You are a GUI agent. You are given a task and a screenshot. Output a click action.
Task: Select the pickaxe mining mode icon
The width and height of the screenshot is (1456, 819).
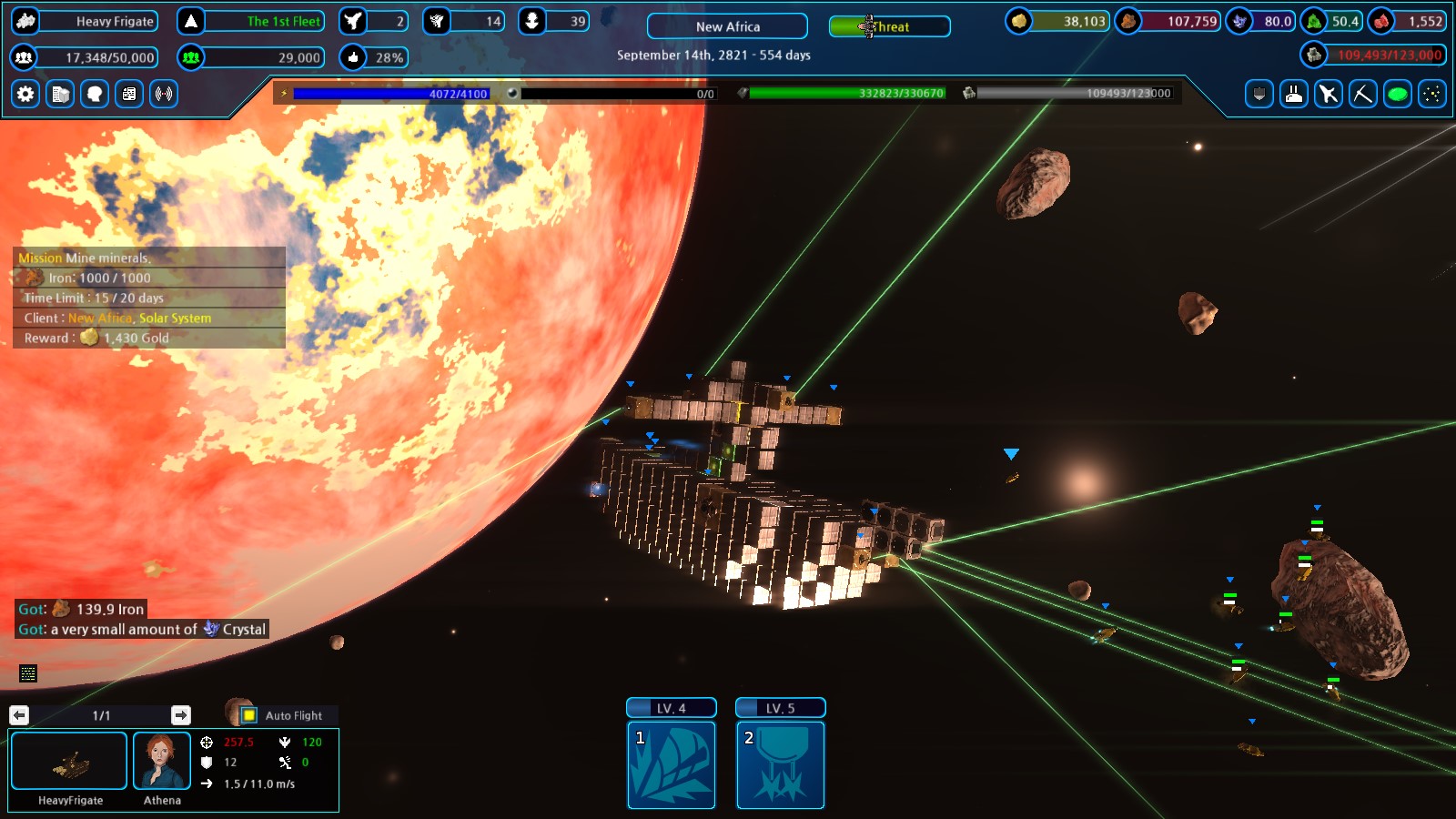[1362, 95]
